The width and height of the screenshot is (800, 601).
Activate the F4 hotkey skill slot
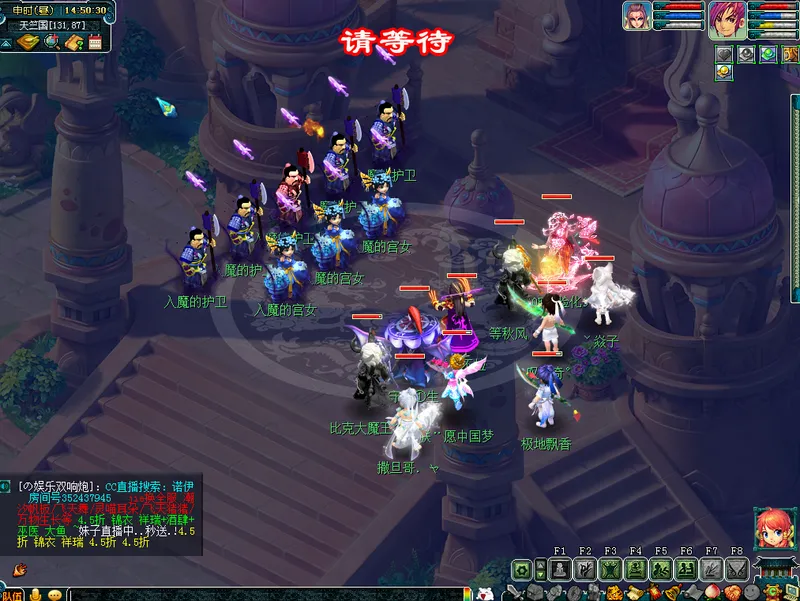tap(635, 570)
